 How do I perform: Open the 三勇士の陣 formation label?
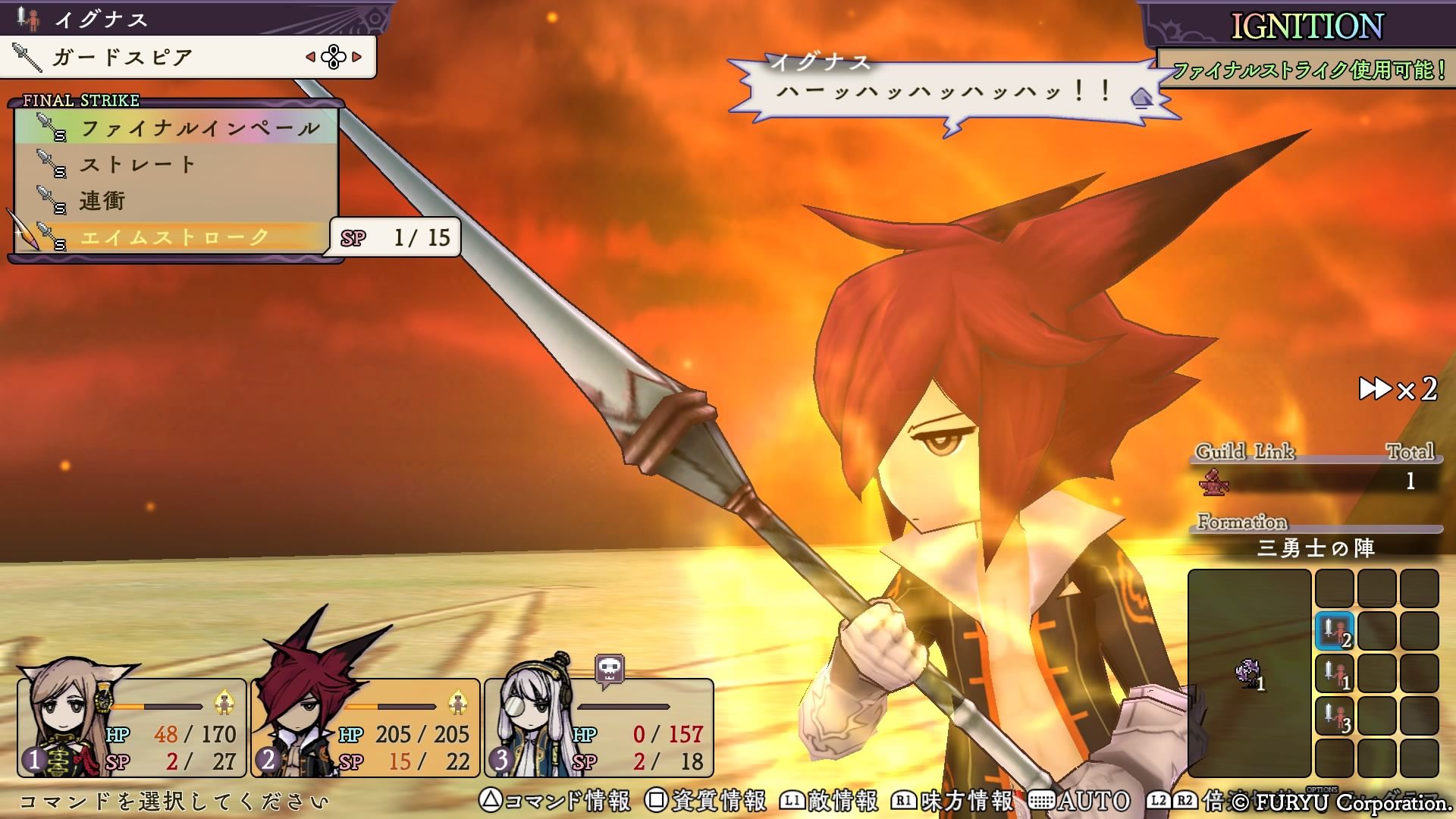pos(1316,548)
